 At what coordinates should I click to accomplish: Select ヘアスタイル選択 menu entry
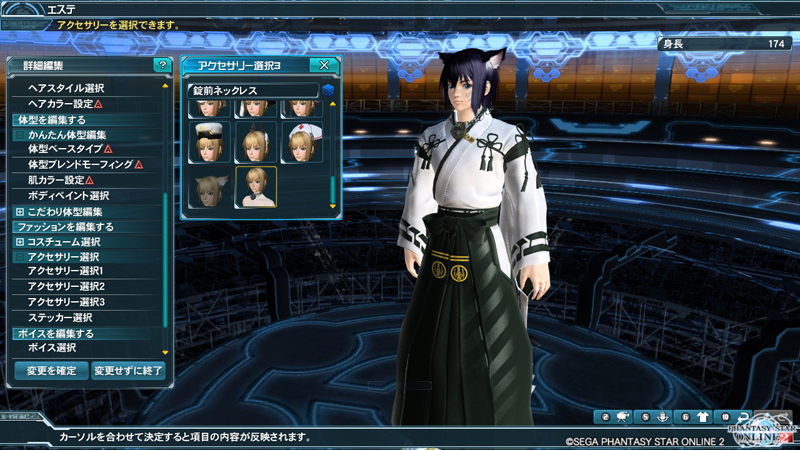(x=67, y=88)
